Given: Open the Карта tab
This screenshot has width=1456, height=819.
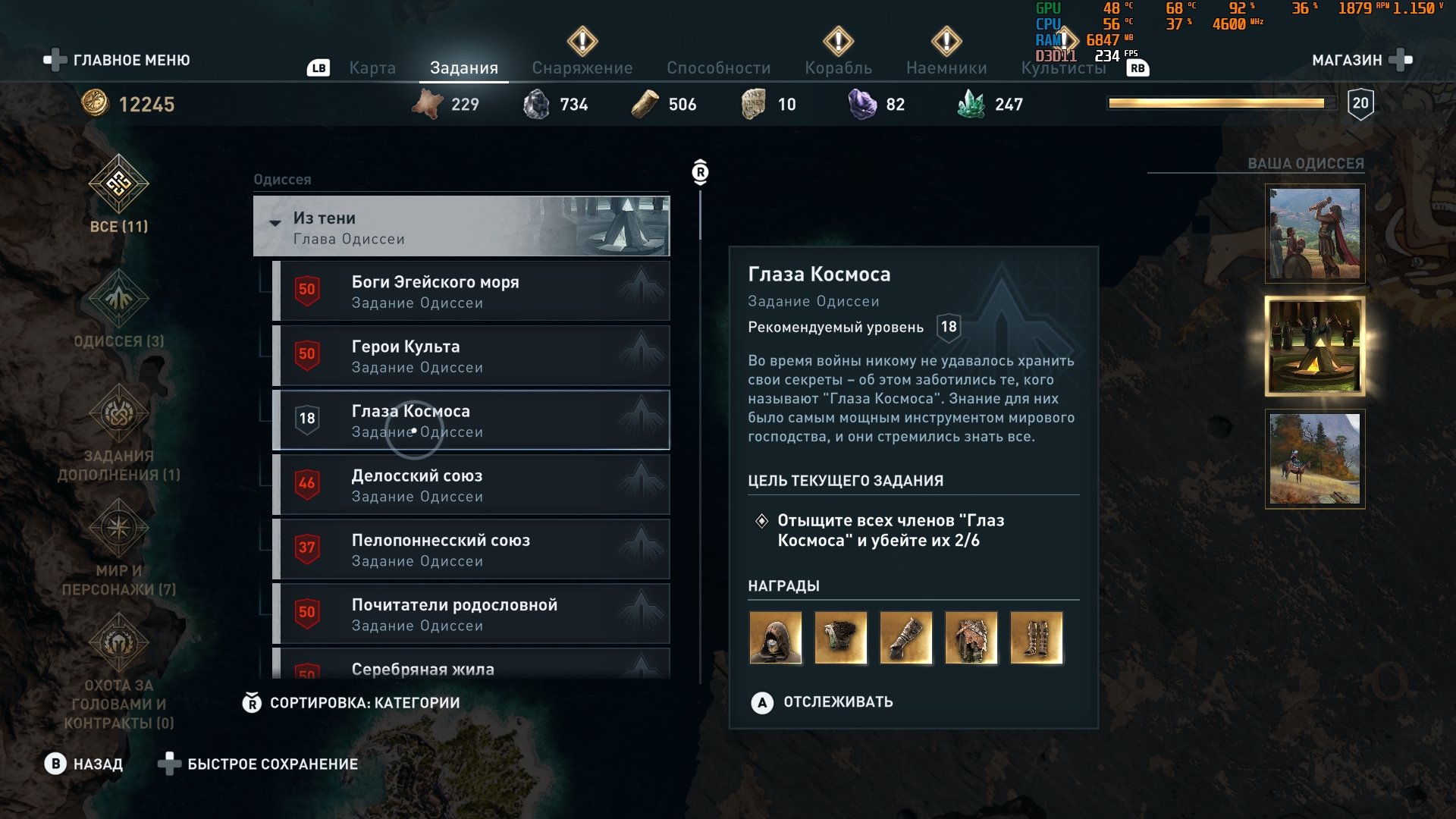Looking at the screenshot, I should coord(372,68).
